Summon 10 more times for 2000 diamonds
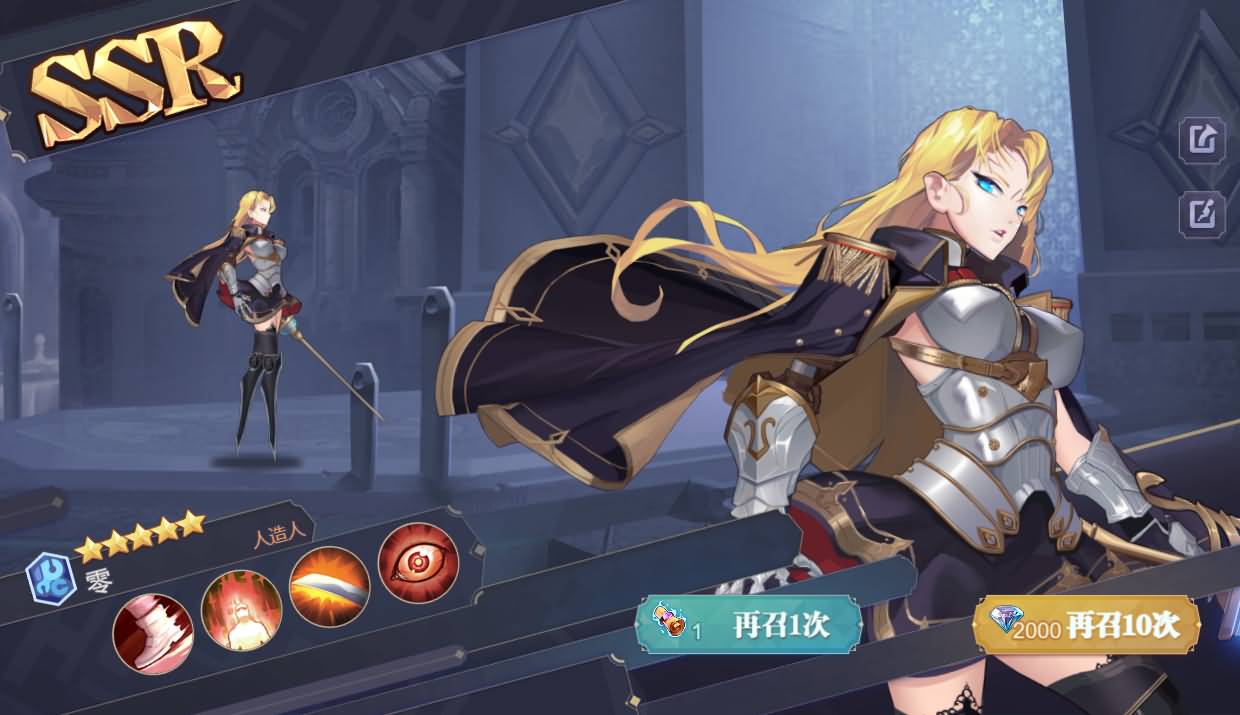This screenshot has height=715, width=1240. click(x=1086, y=625)
